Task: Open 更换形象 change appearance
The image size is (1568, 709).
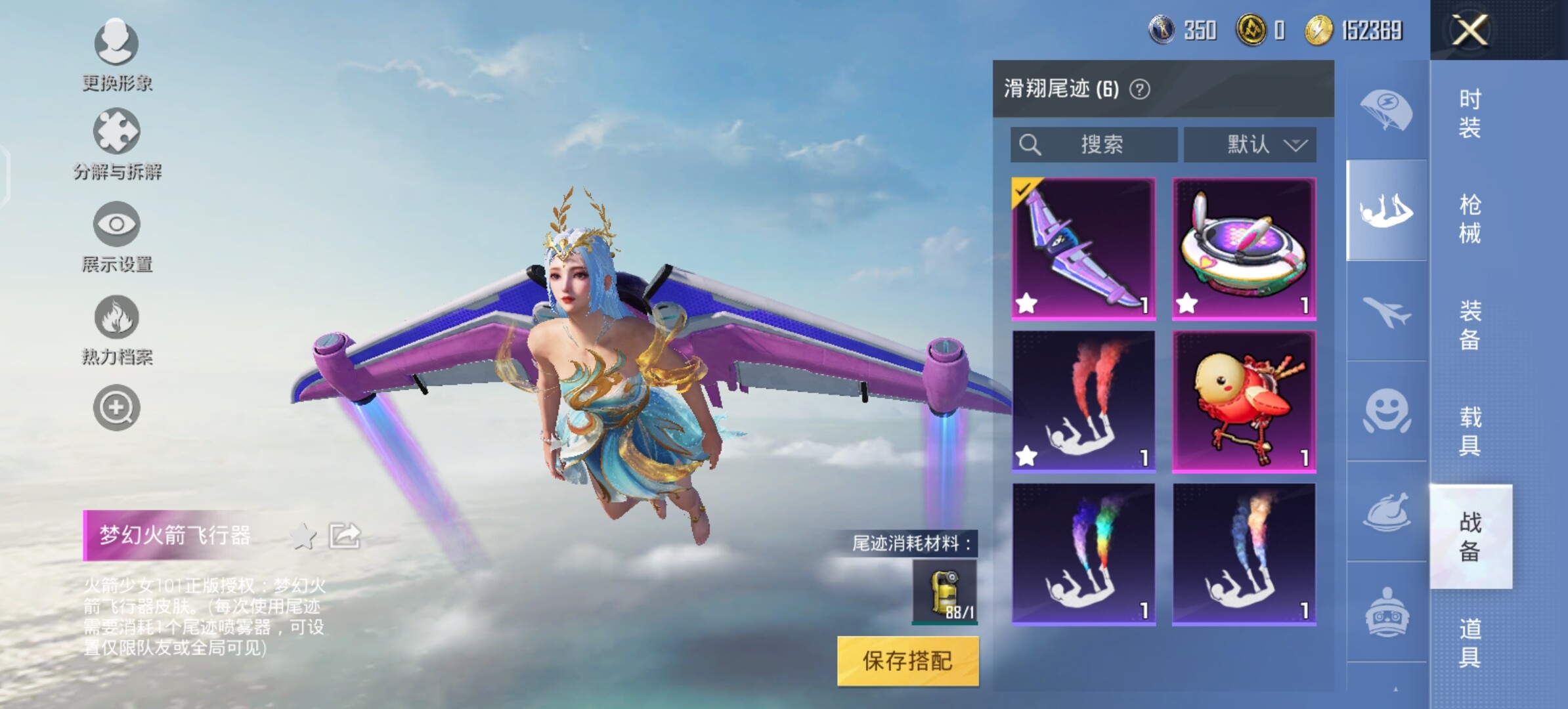Action: pyautogui.click(x=116, y=54)
